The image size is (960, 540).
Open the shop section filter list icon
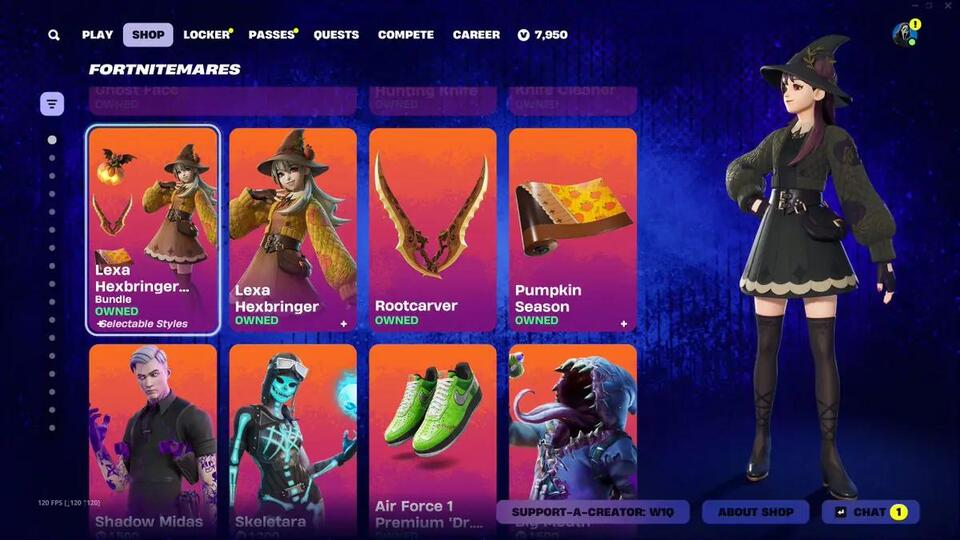[x=52, y=103]
